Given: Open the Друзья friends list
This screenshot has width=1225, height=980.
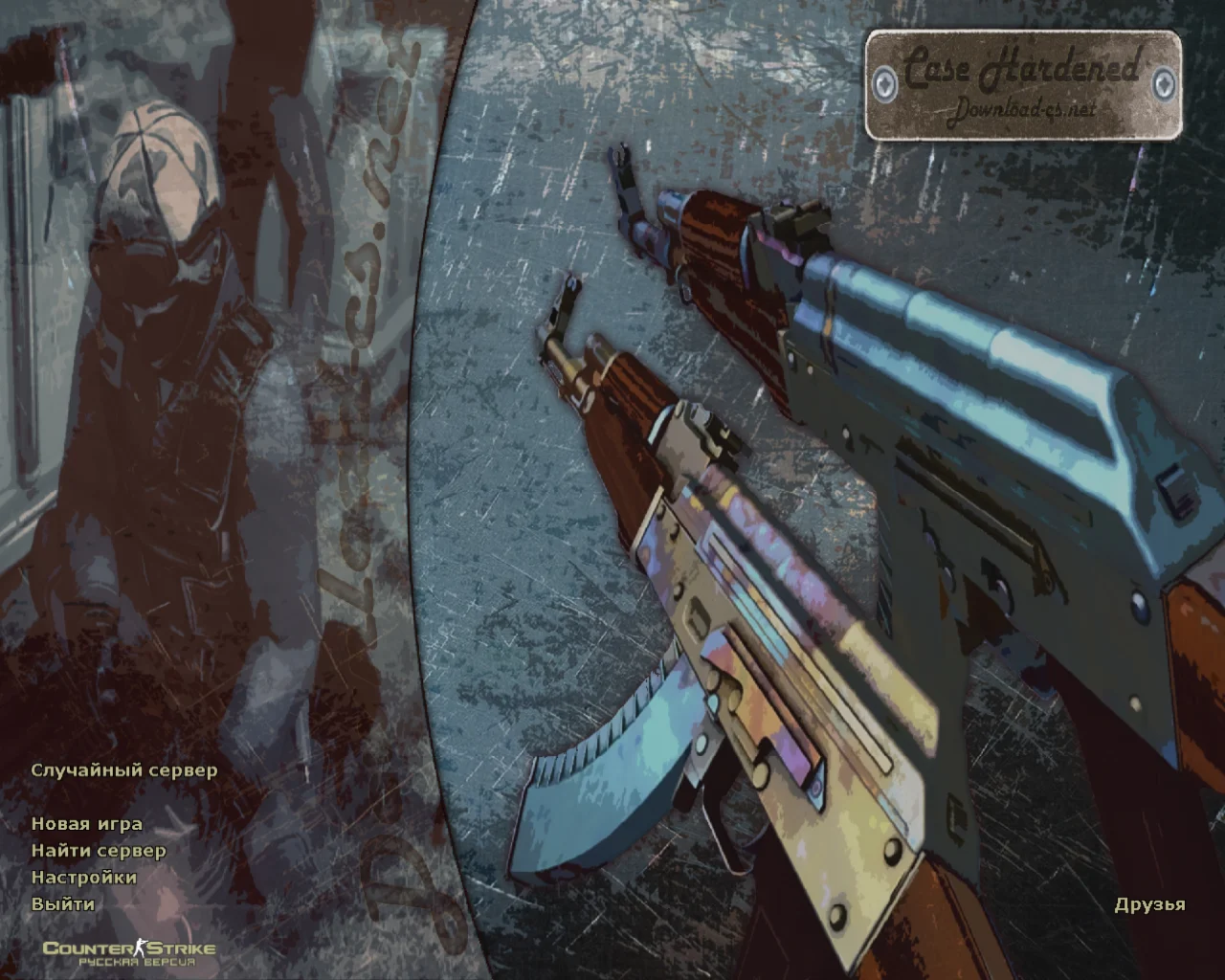Looking at the screenshot, I should (1149, 904).
